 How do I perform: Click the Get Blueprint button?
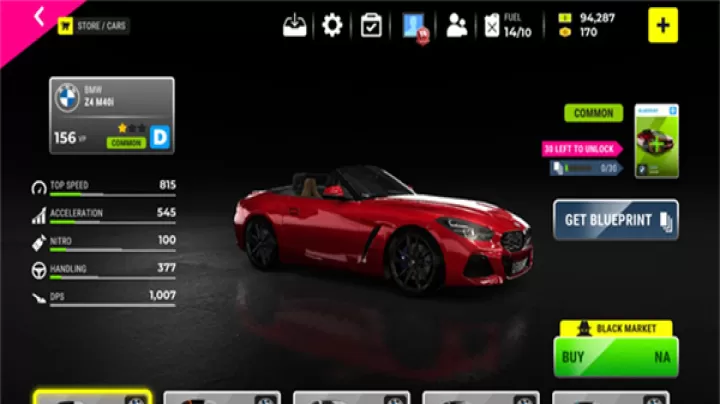pos(615,220)
